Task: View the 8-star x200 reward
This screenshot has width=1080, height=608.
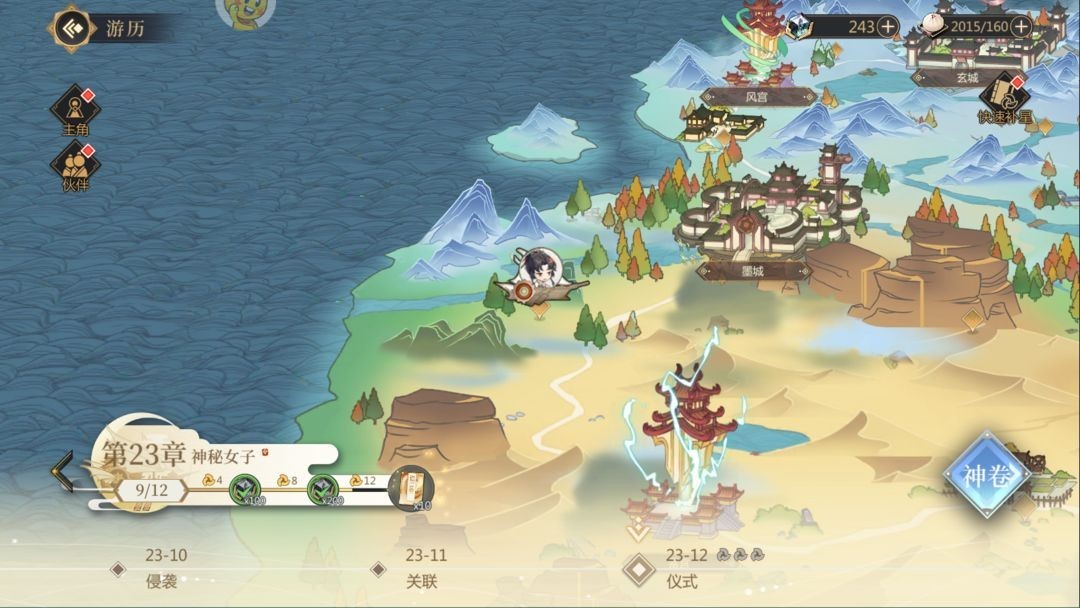Action: pyautogui.click(x=323, y=490)
